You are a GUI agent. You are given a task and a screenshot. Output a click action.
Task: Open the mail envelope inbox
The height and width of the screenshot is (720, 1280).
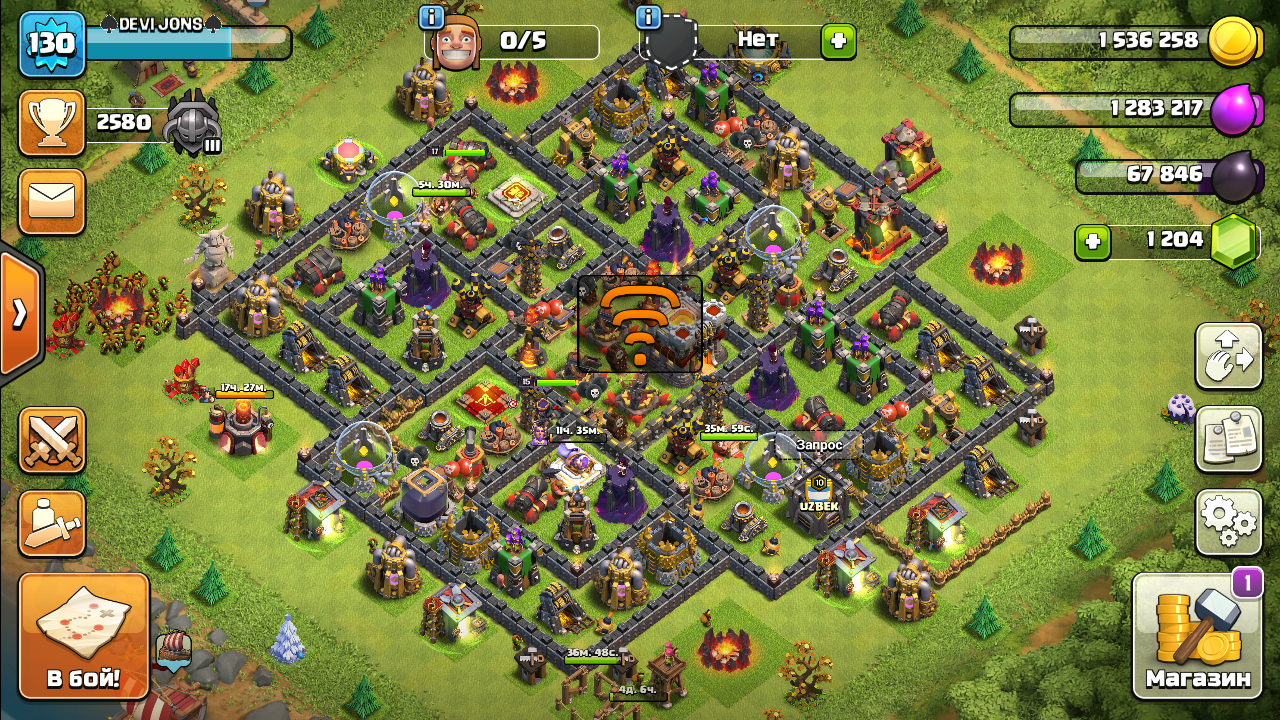click(52, 202)
